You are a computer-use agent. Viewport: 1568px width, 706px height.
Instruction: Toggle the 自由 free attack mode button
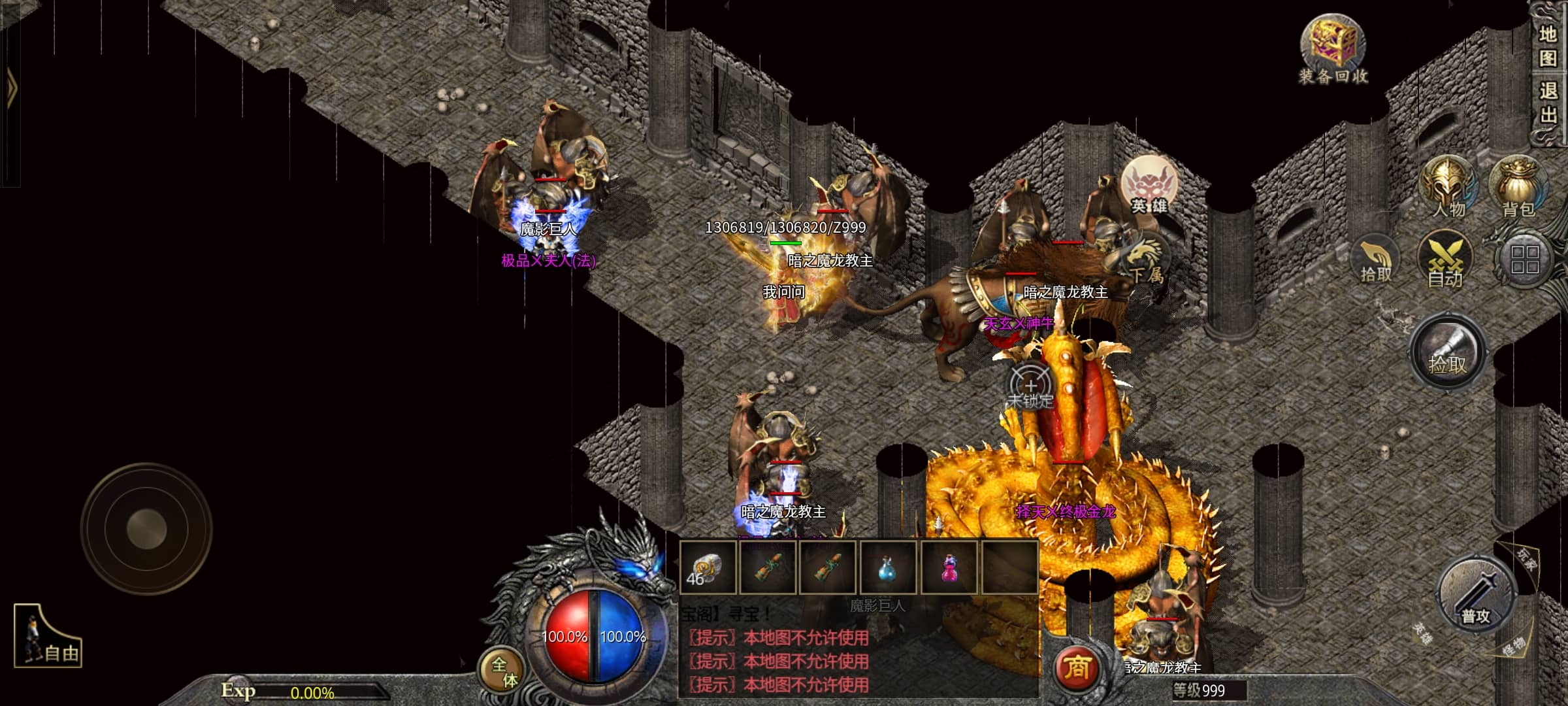pos(48,637)
